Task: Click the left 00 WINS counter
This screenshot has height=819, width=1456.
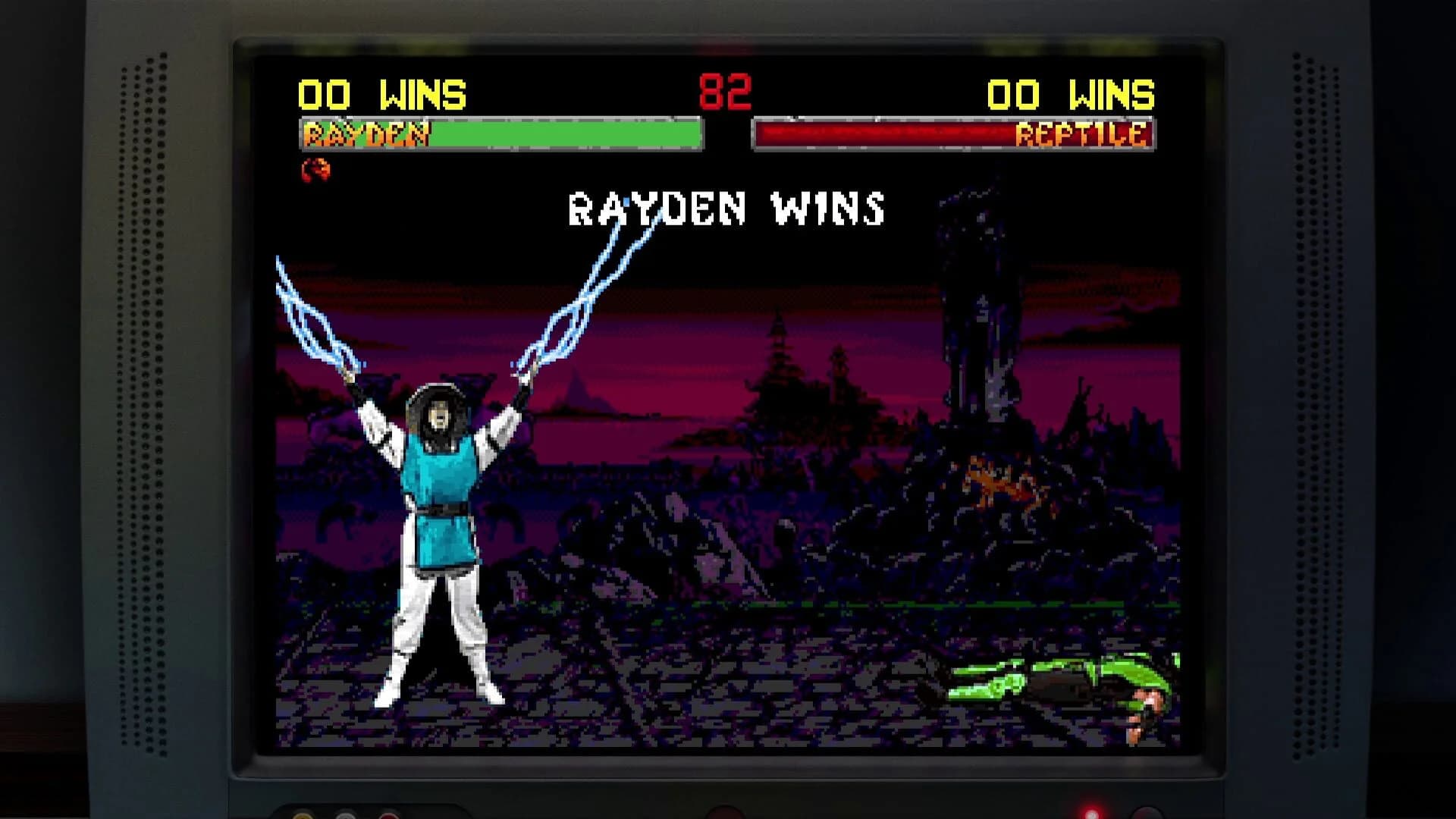Action: pos(384,94)
